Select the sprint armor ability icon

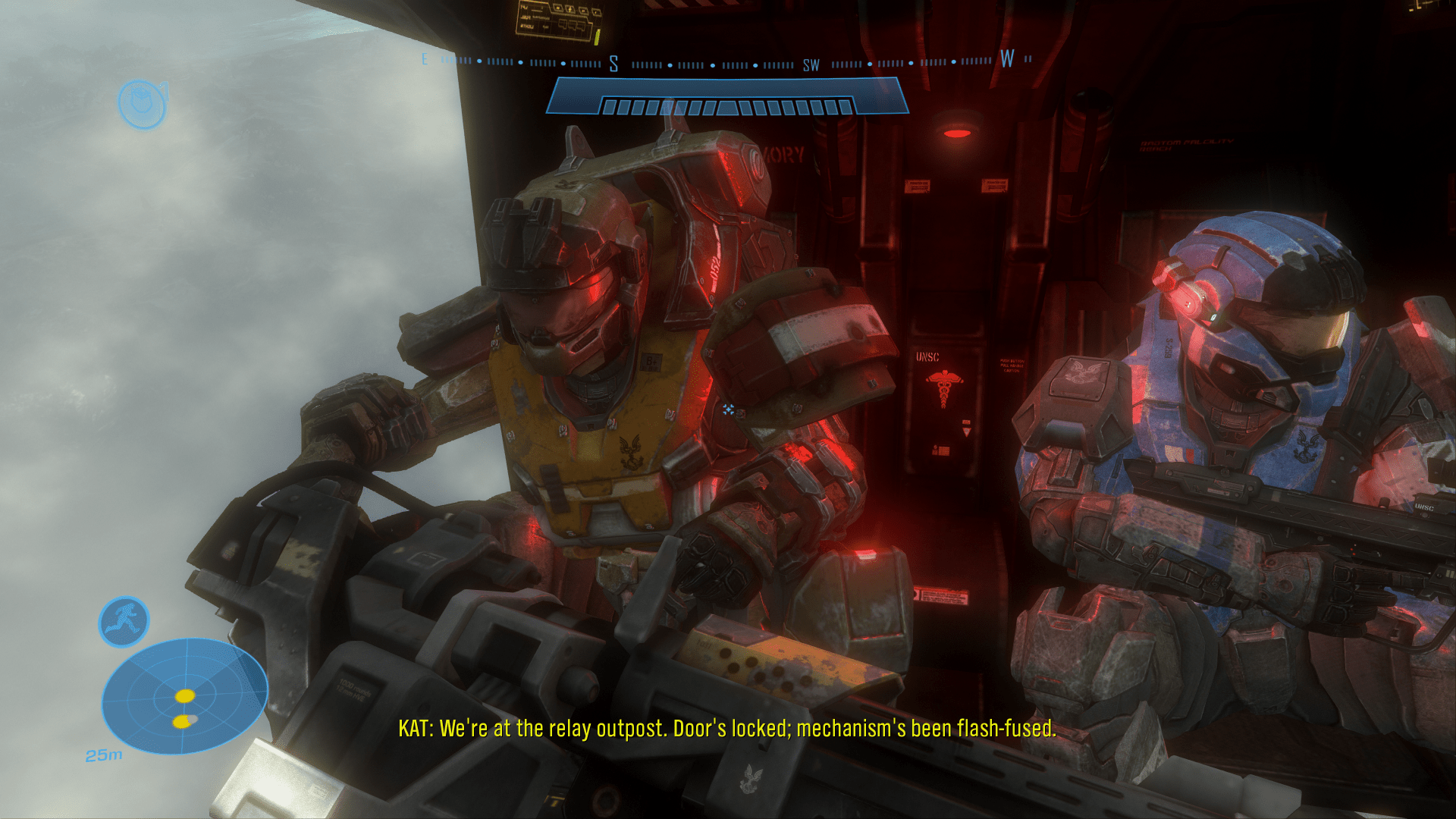(124, 622)
